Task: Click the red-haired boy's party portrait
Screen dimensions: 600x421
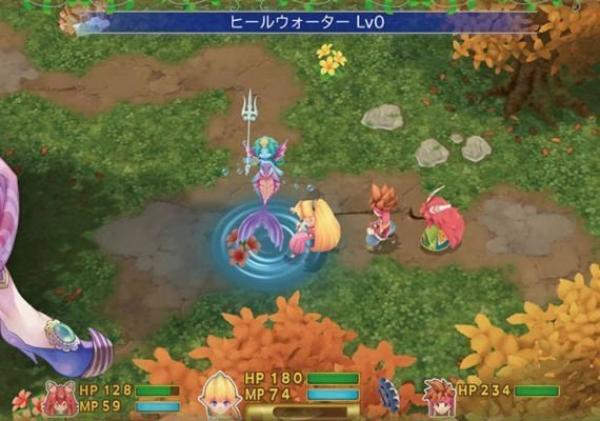Action: [439, 395]
